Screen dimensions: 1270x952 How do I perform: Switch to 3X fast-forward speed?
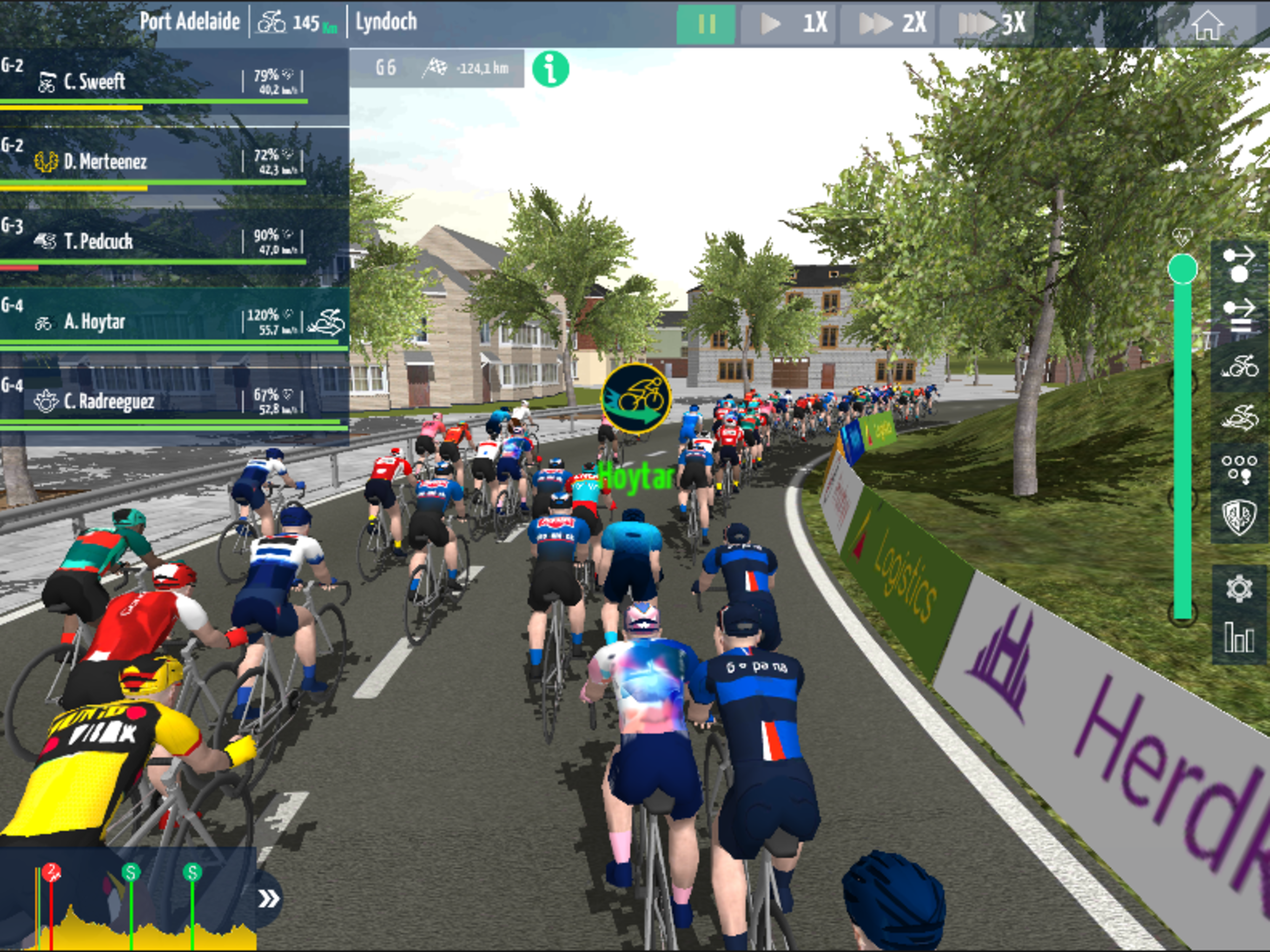[990, 24]
